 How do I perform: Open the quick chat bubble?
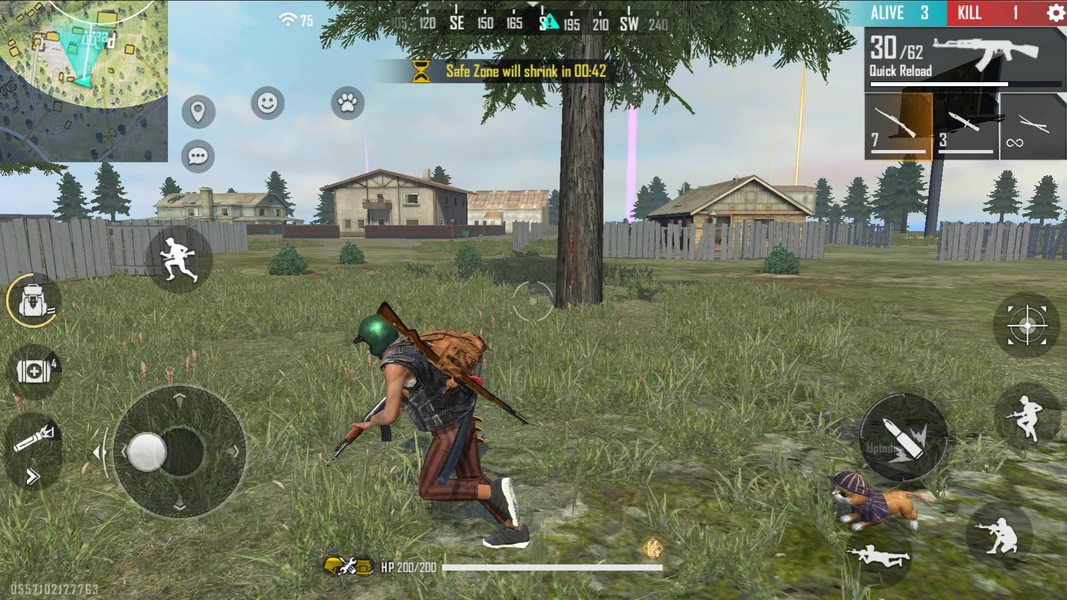tap(198, 156)
